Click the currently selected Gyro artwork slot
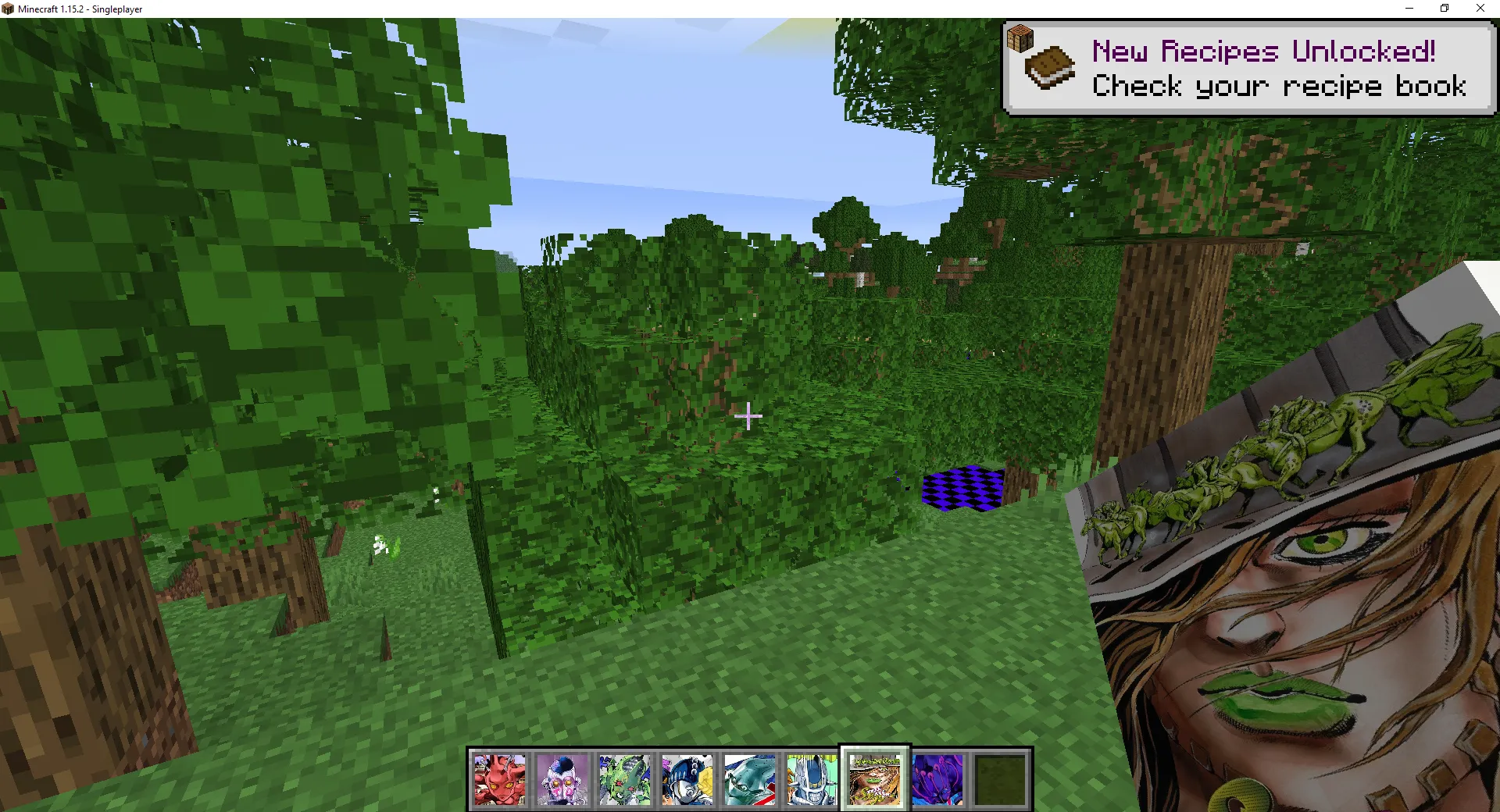The image size is (1500, 812). pyautogui.click(x=873, y=778)
